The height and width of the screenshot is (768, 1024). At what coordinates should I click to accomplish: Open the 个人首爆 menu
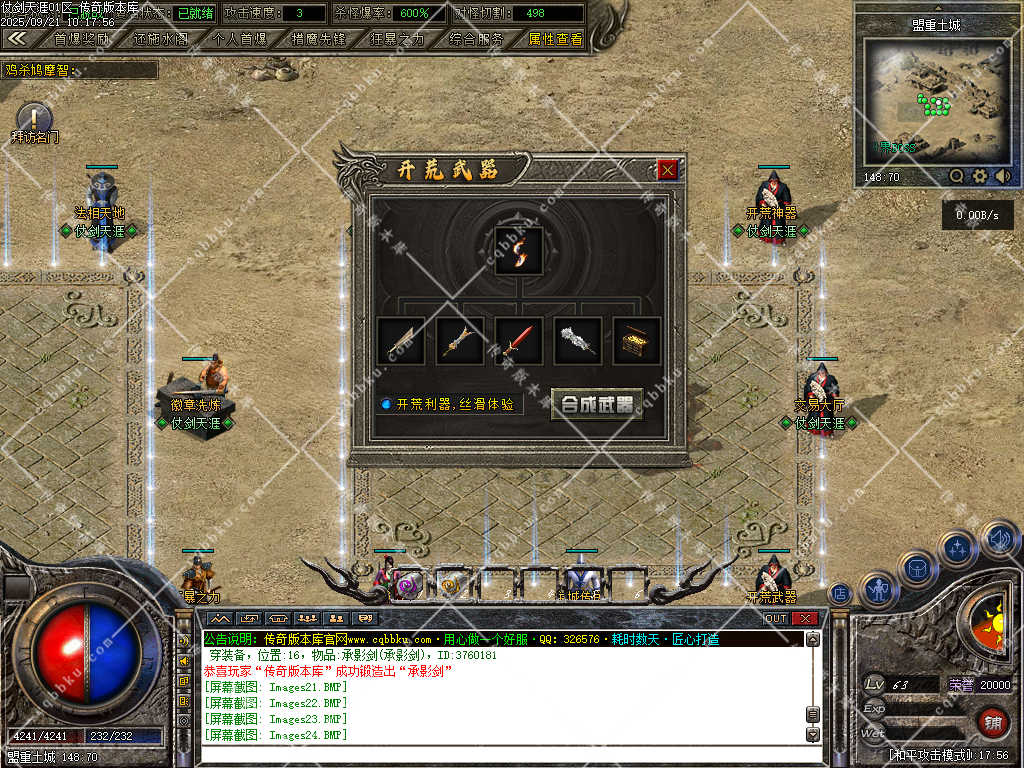coord(240,39)
